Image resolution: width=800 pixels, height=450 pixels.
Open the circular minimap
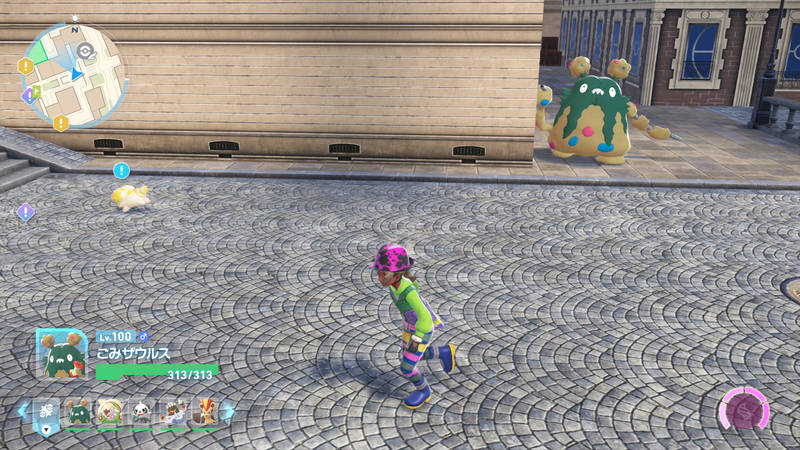click(x=73, y=75)
